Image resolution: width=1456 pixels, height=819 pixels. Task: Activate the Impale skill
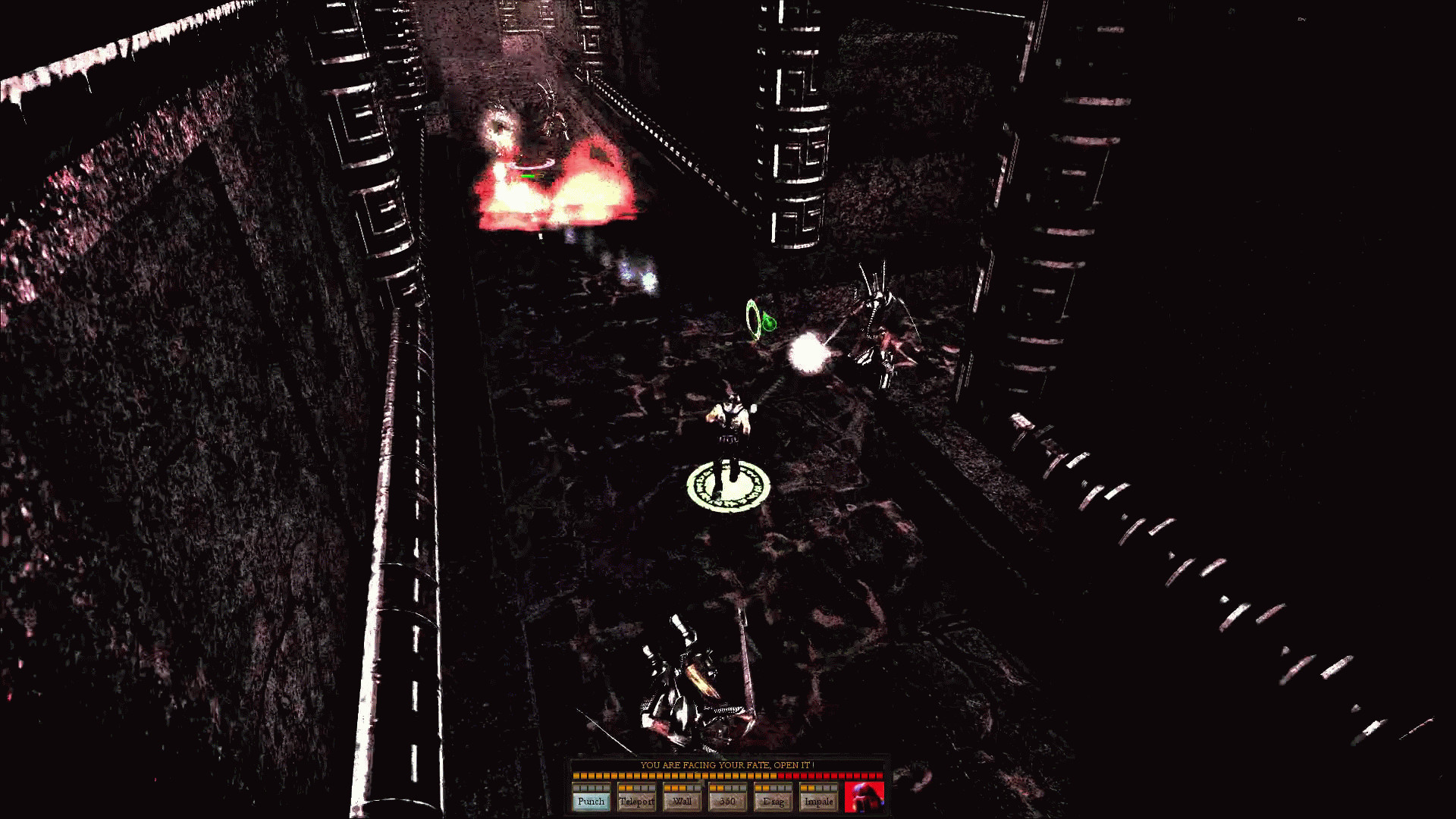coord(818,800)
